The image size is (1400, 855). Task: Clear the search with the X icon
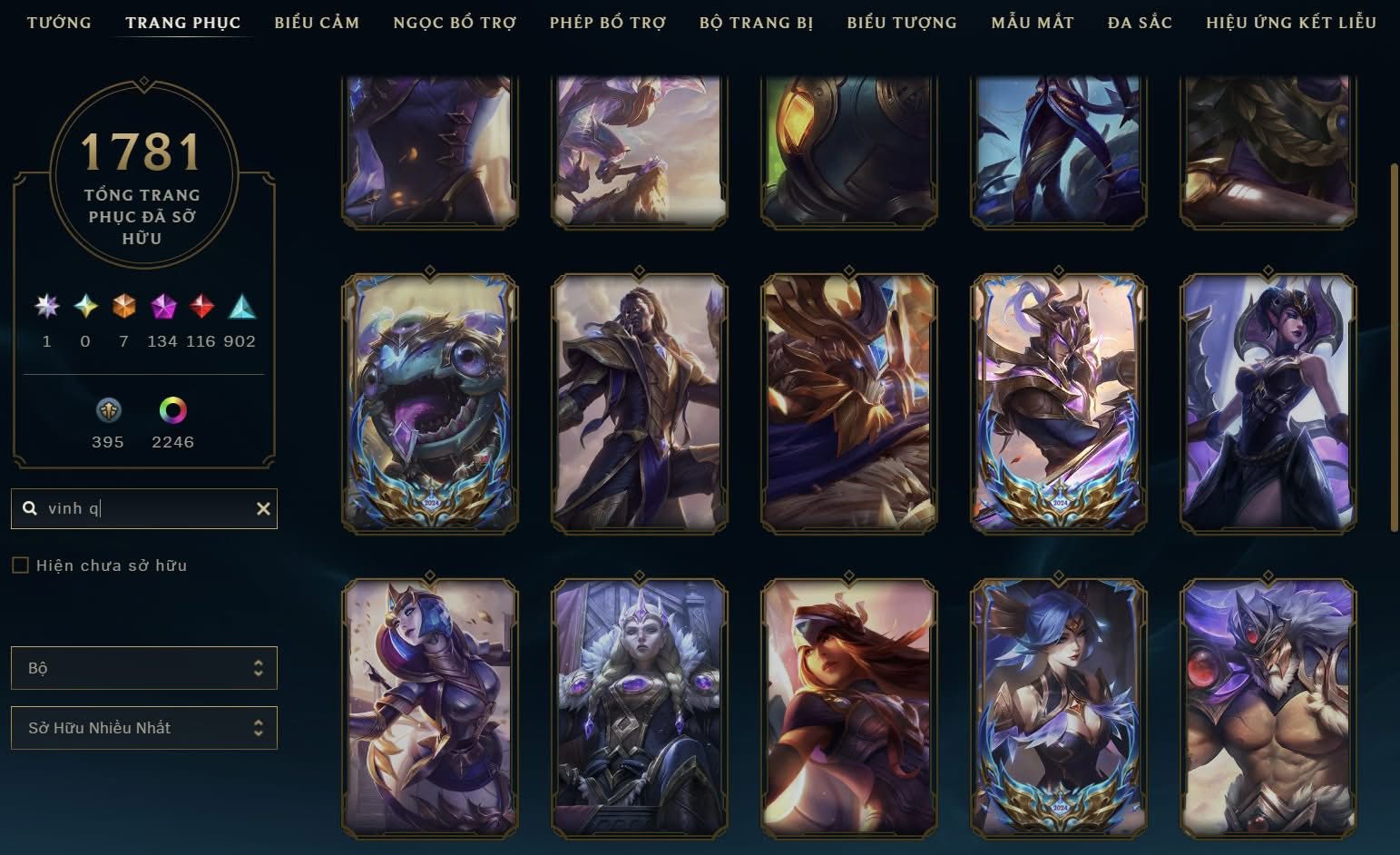[262, 508]
